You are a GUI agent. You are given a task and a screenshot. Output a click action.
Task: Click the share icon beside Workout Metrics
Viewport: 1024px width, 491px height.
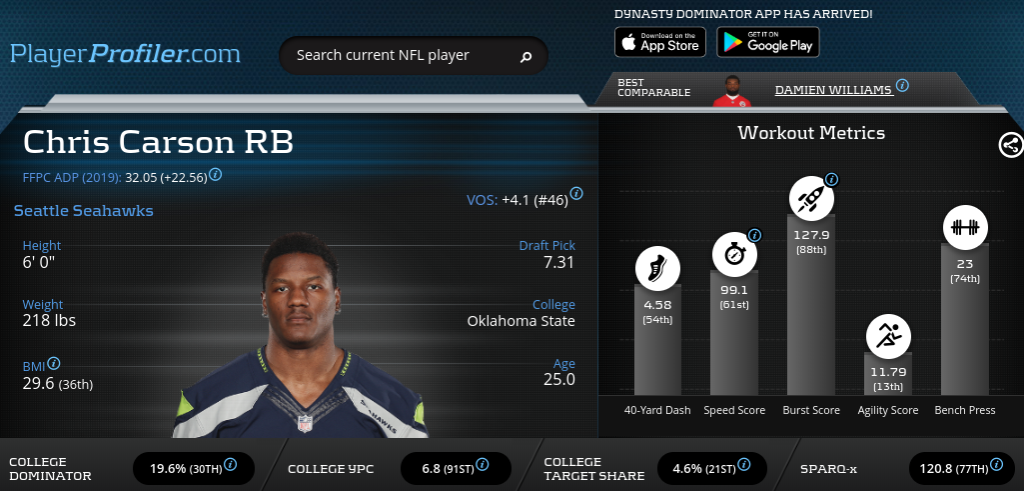1010,145
